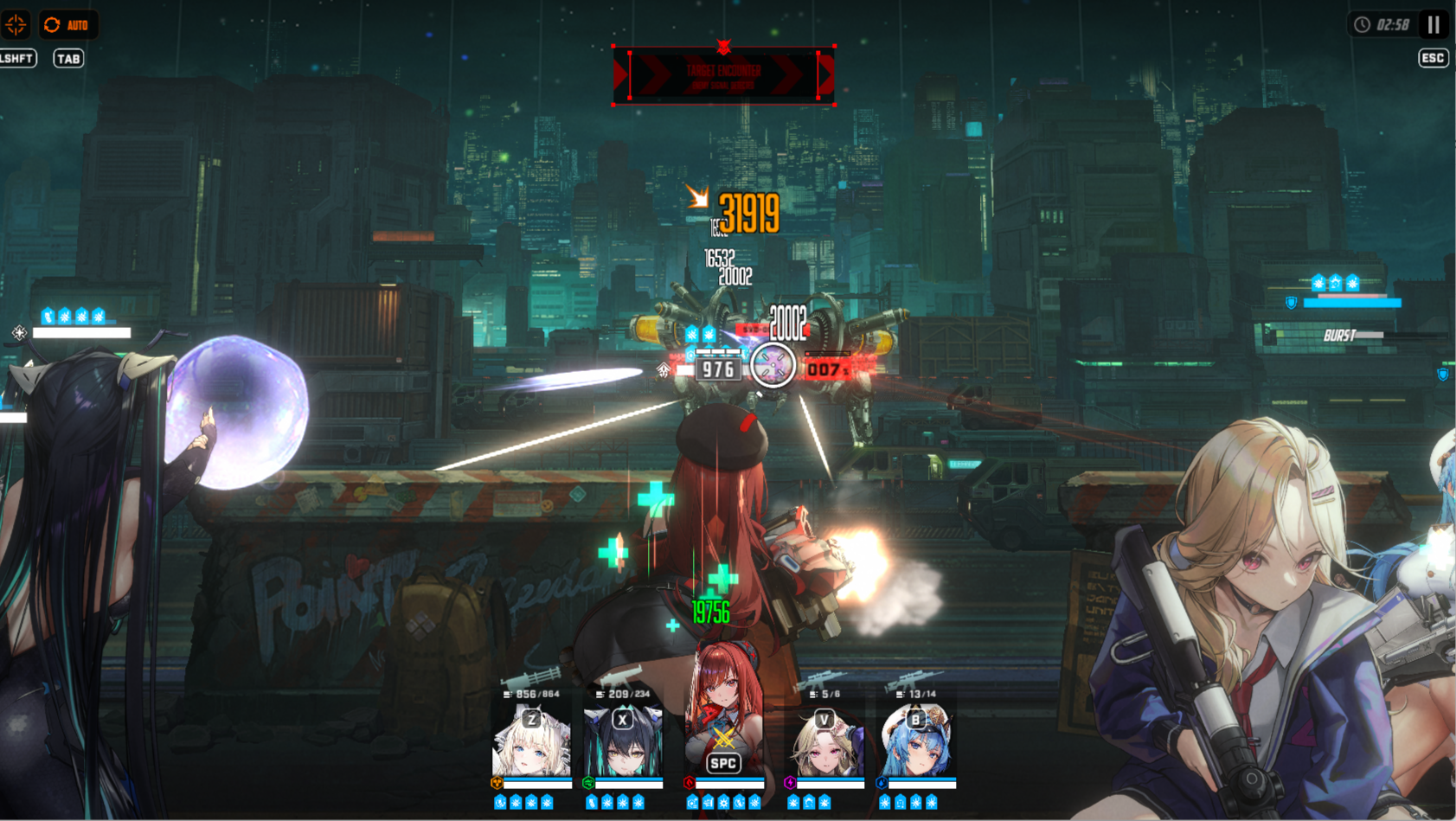Select the dark-haired cat-eared character portrait
Image resolution: width=1456 pixels, height=821 pixels.
point(623,741)
